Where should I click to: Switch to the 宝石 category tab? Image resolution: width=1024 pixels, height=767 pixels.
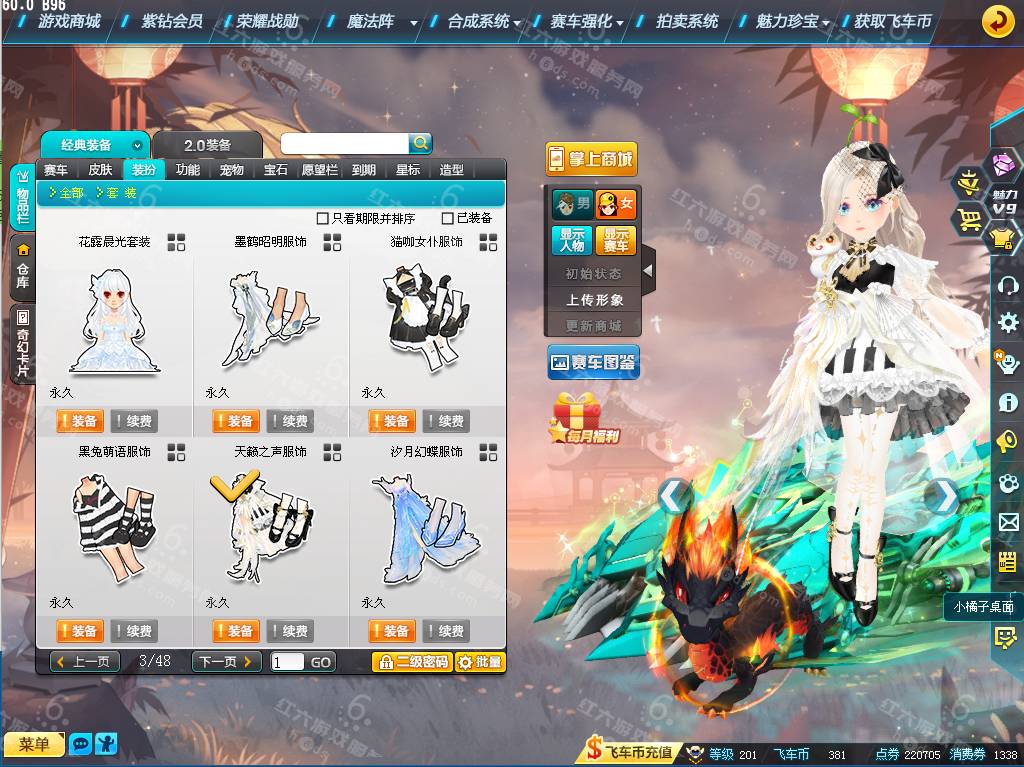tap(276, 170)
